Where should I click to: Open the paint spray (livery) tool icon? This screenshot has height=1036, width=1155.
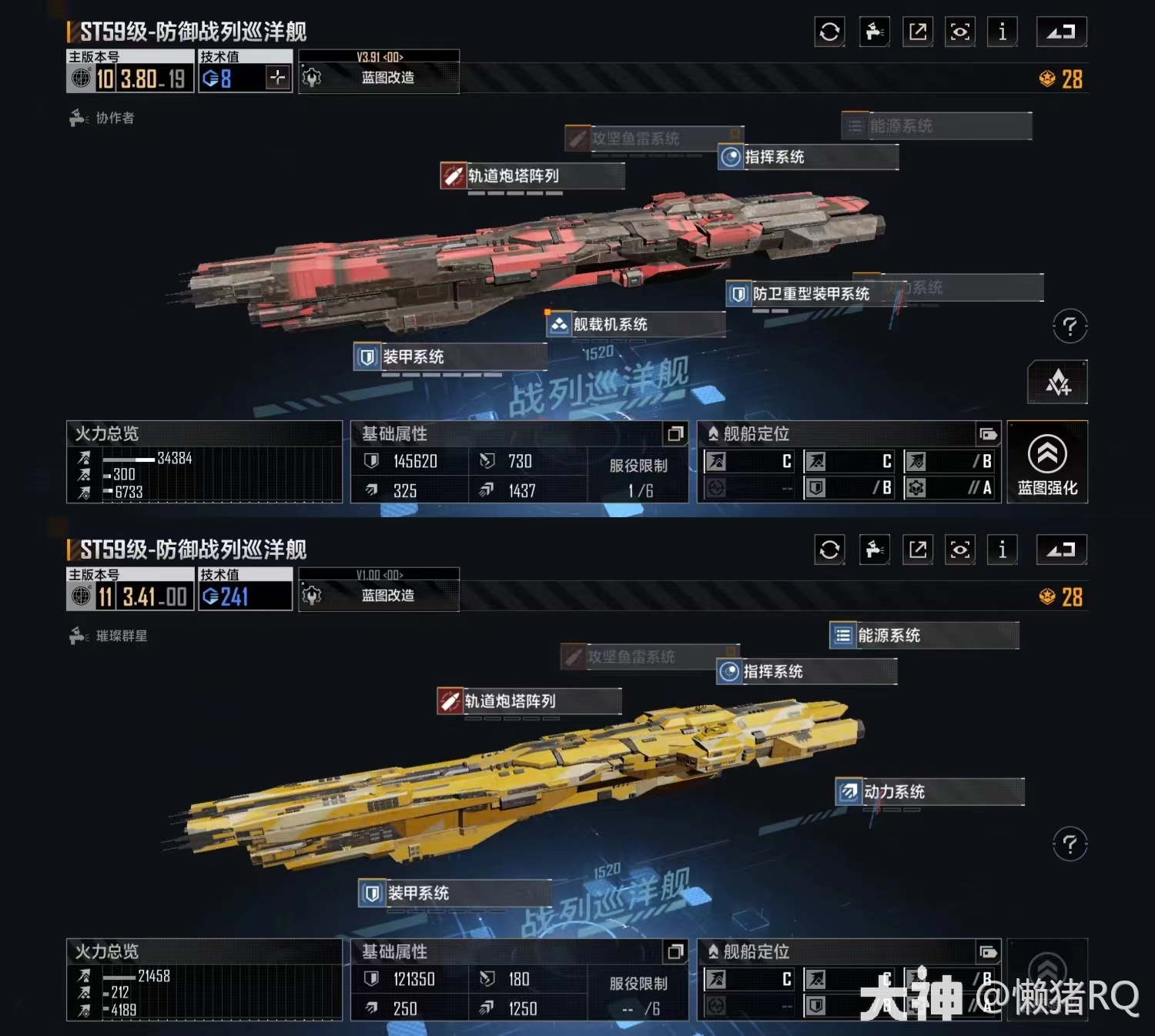(x=874, y=32)
